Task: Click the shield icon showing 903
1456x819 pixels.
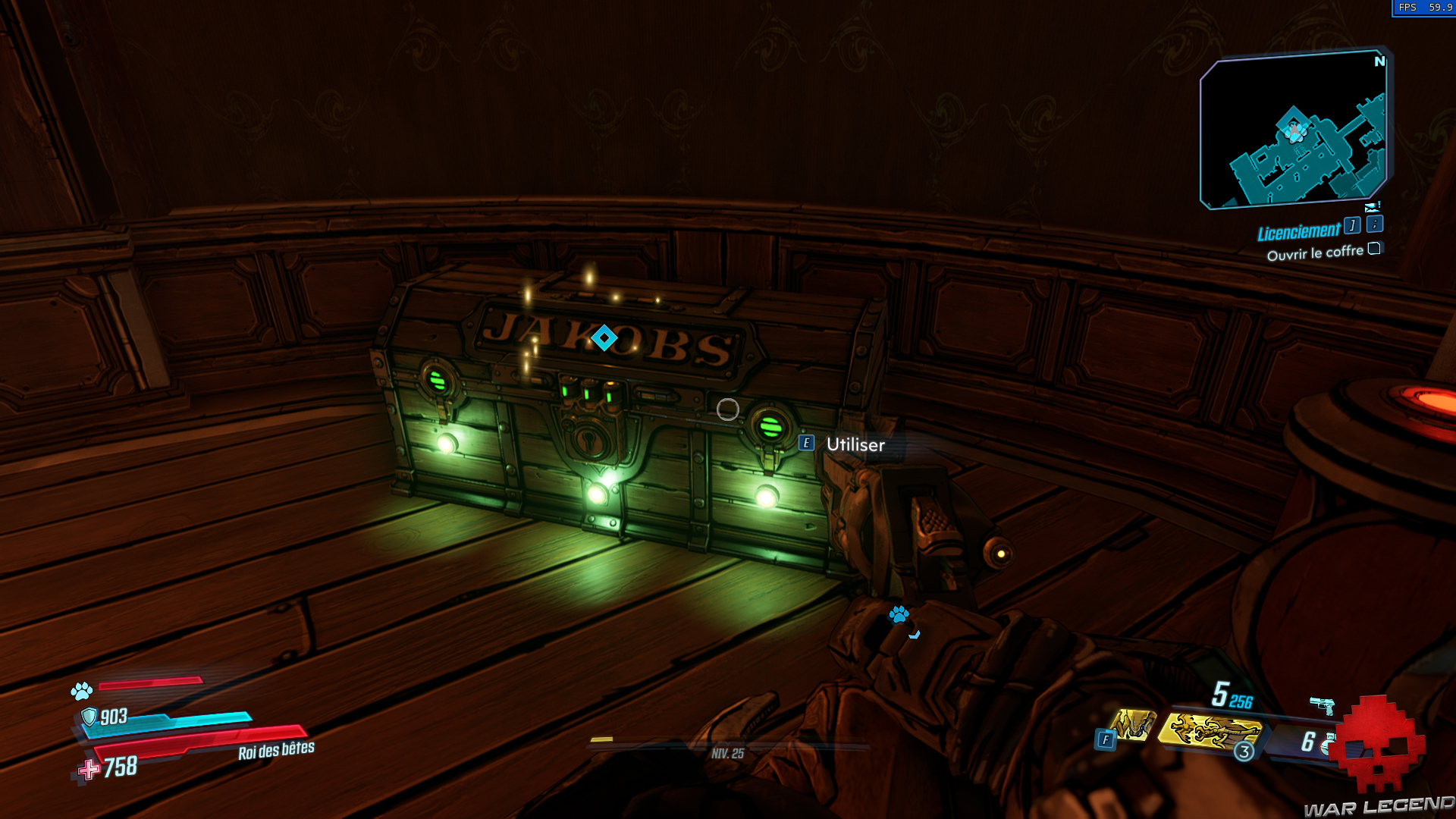Action: (89, 716)
